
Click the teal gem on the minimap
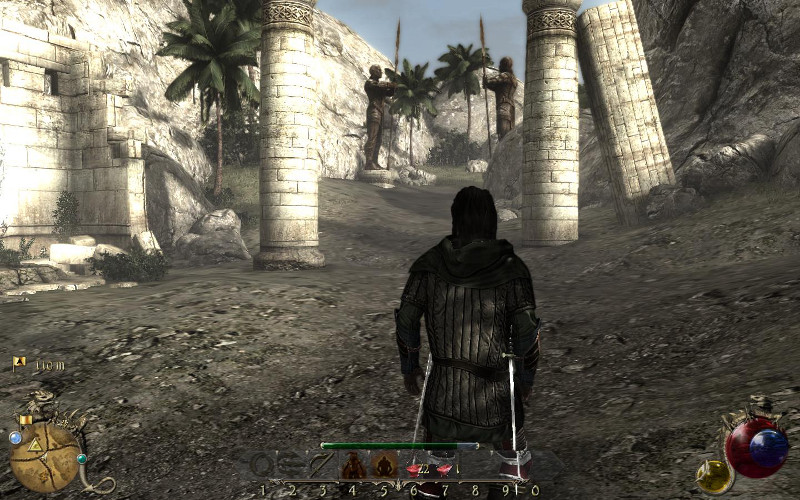(82, 459)
